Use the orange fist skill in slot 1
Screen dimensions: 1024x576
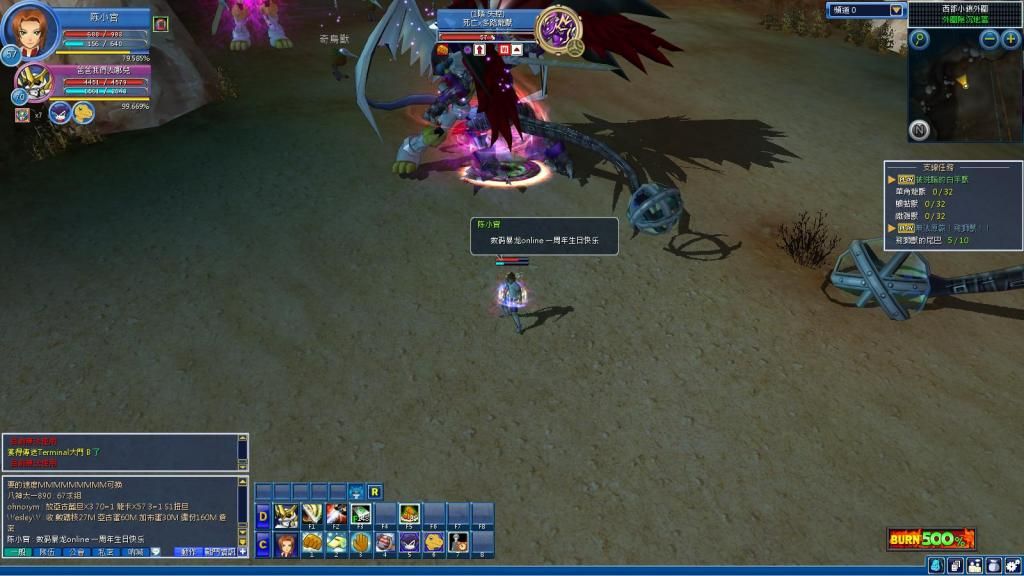point(311,543)
